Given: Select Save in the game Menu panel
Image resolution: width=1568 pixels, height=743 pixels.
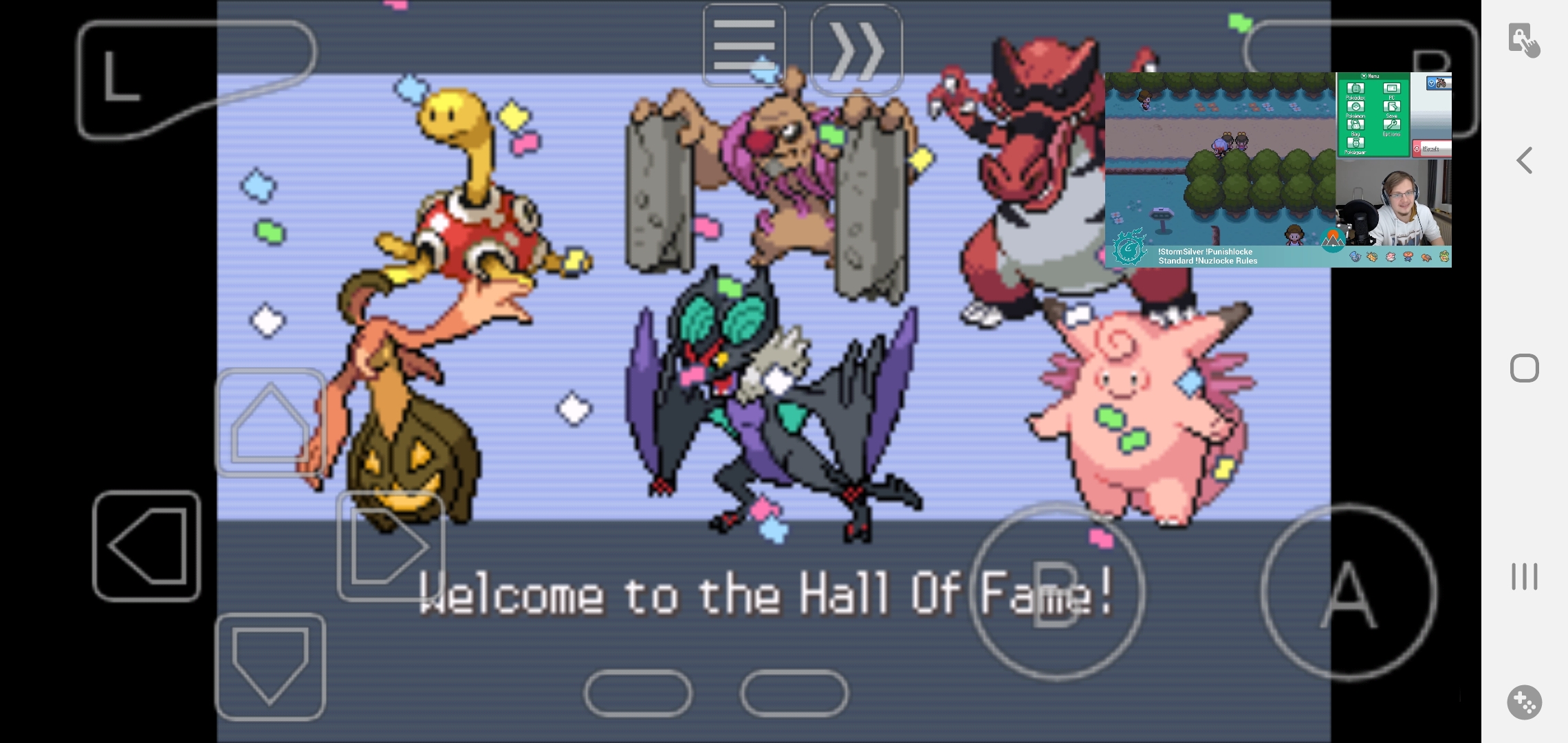Looking at the screenshot, I should tap(1392, 107).
